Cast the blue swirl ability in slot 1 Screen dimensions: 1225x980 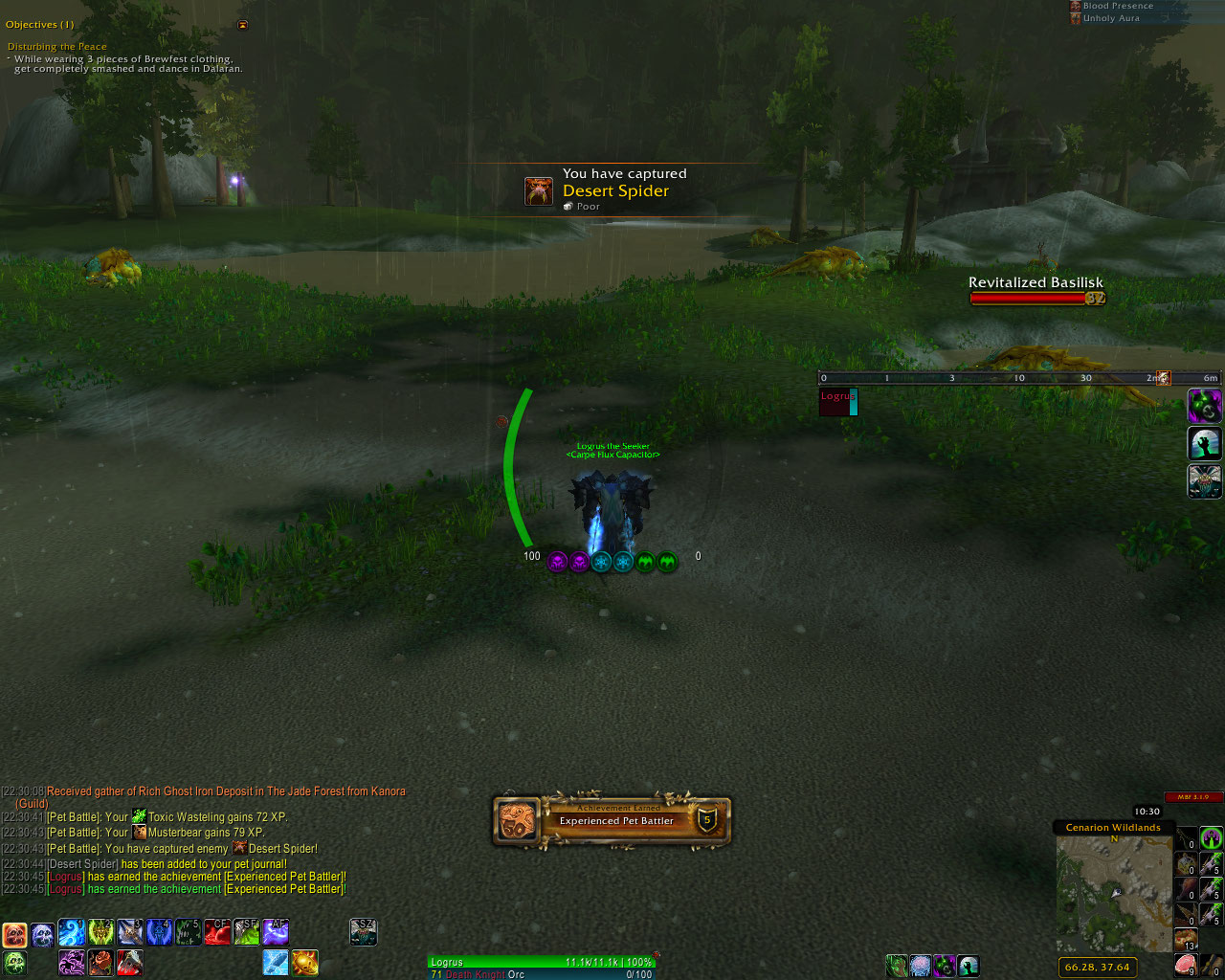(72, 932)
